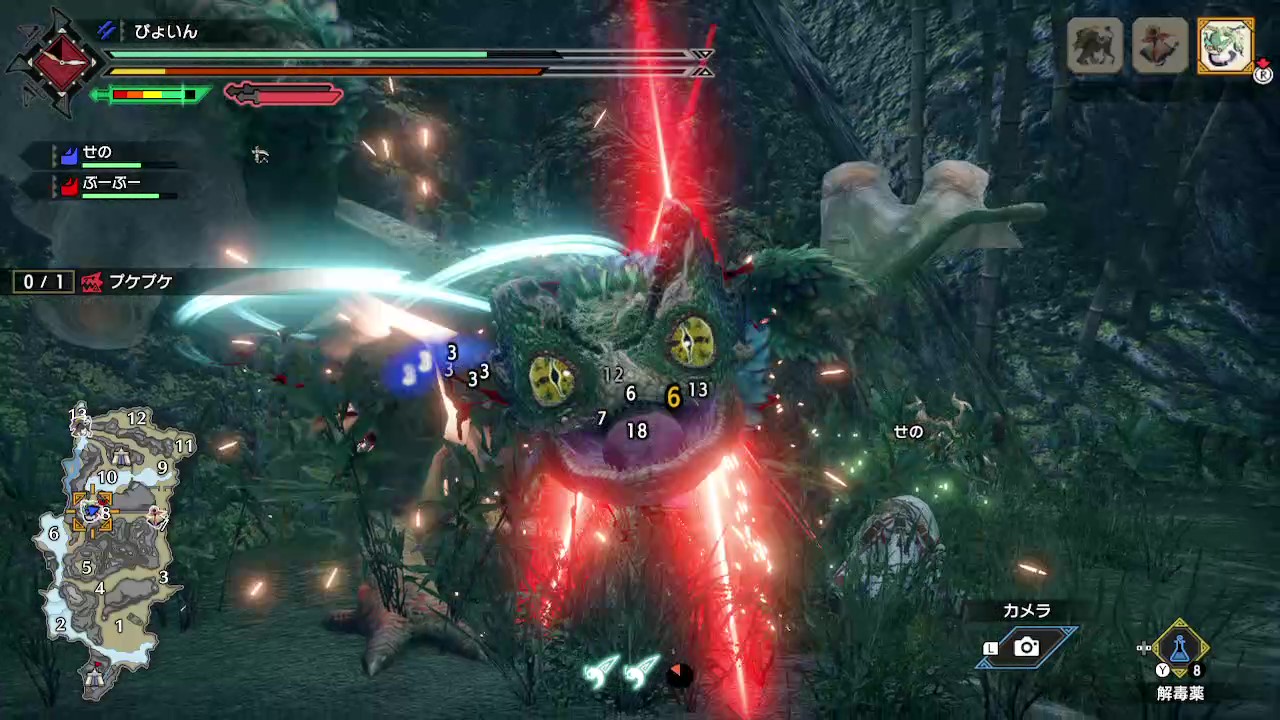Select the dark beast monster icon

(x=1094, y=45)
